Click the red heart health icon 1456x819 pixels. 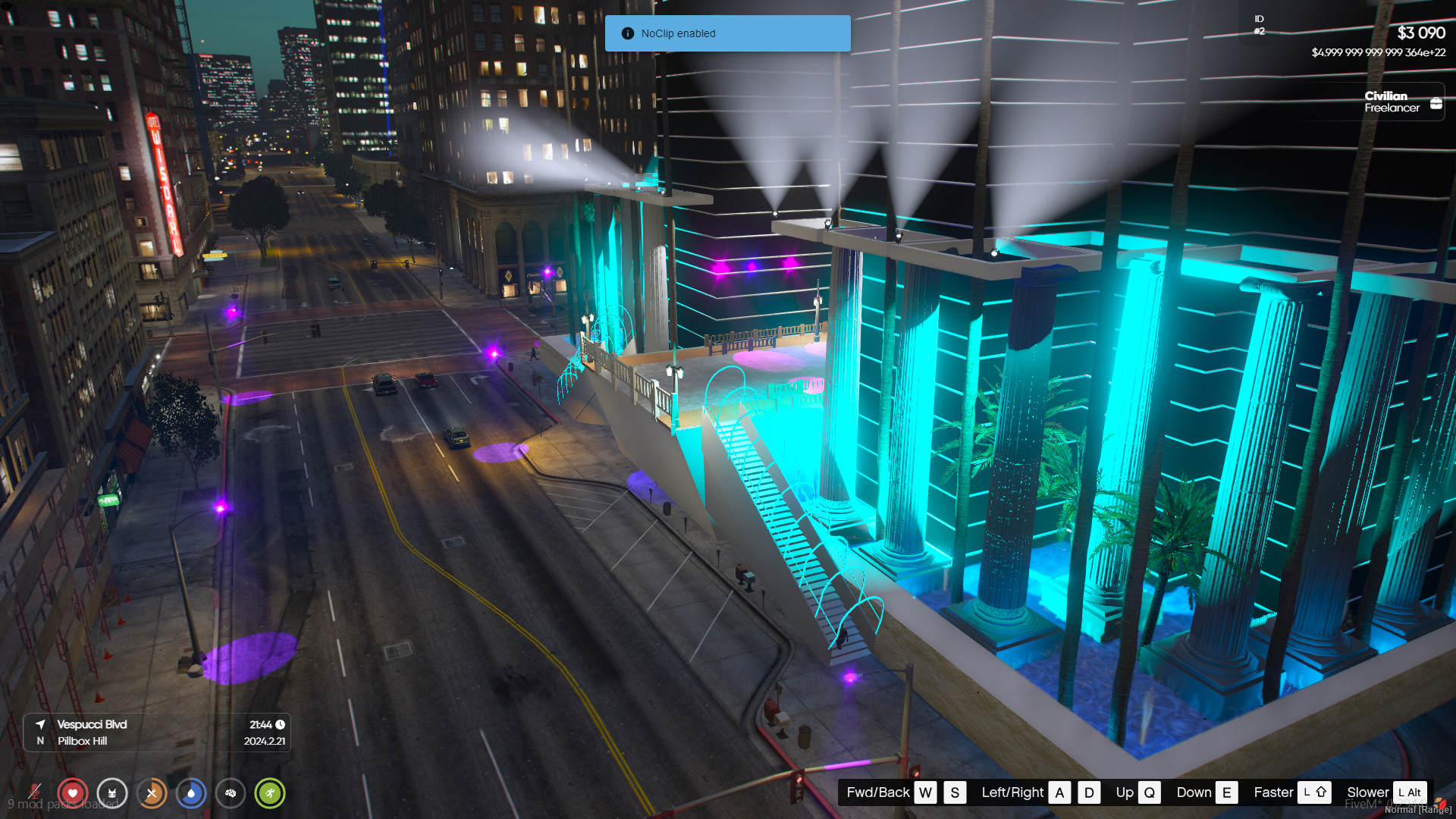[x=73, y=793]
